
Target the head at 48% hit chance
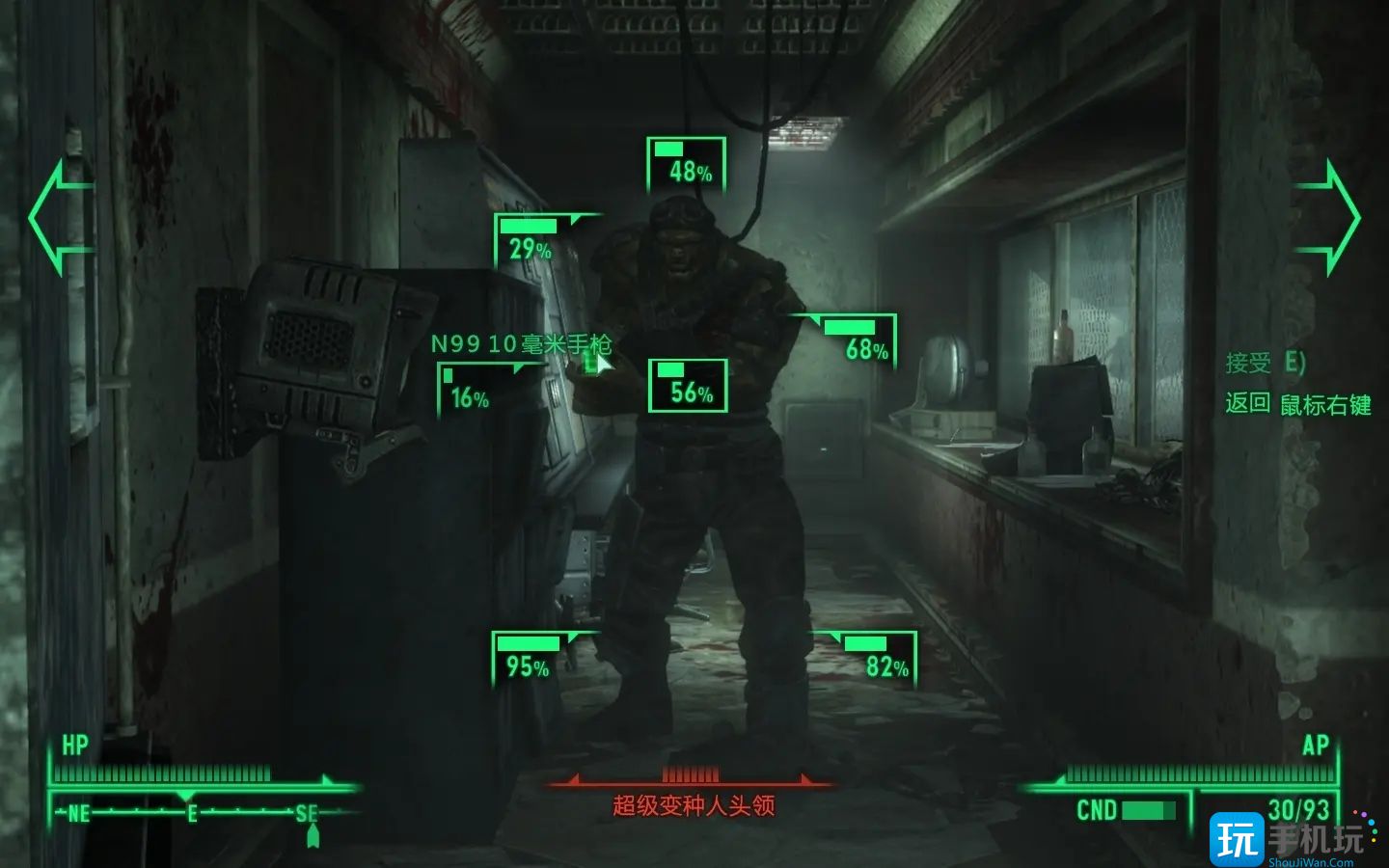[687, 164]
